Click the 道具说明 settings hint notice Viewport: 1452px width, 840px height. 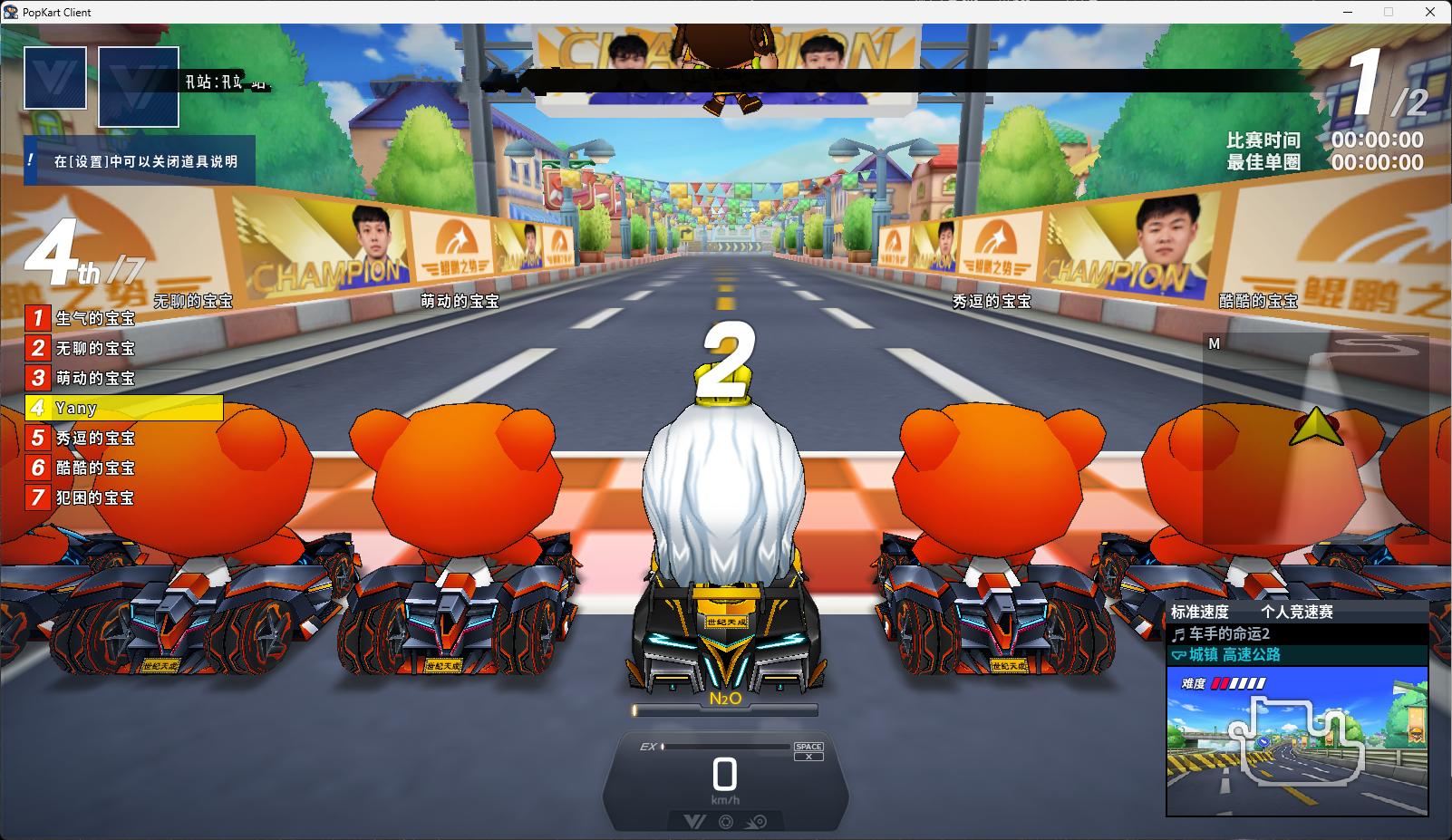(x=140, y=161)
